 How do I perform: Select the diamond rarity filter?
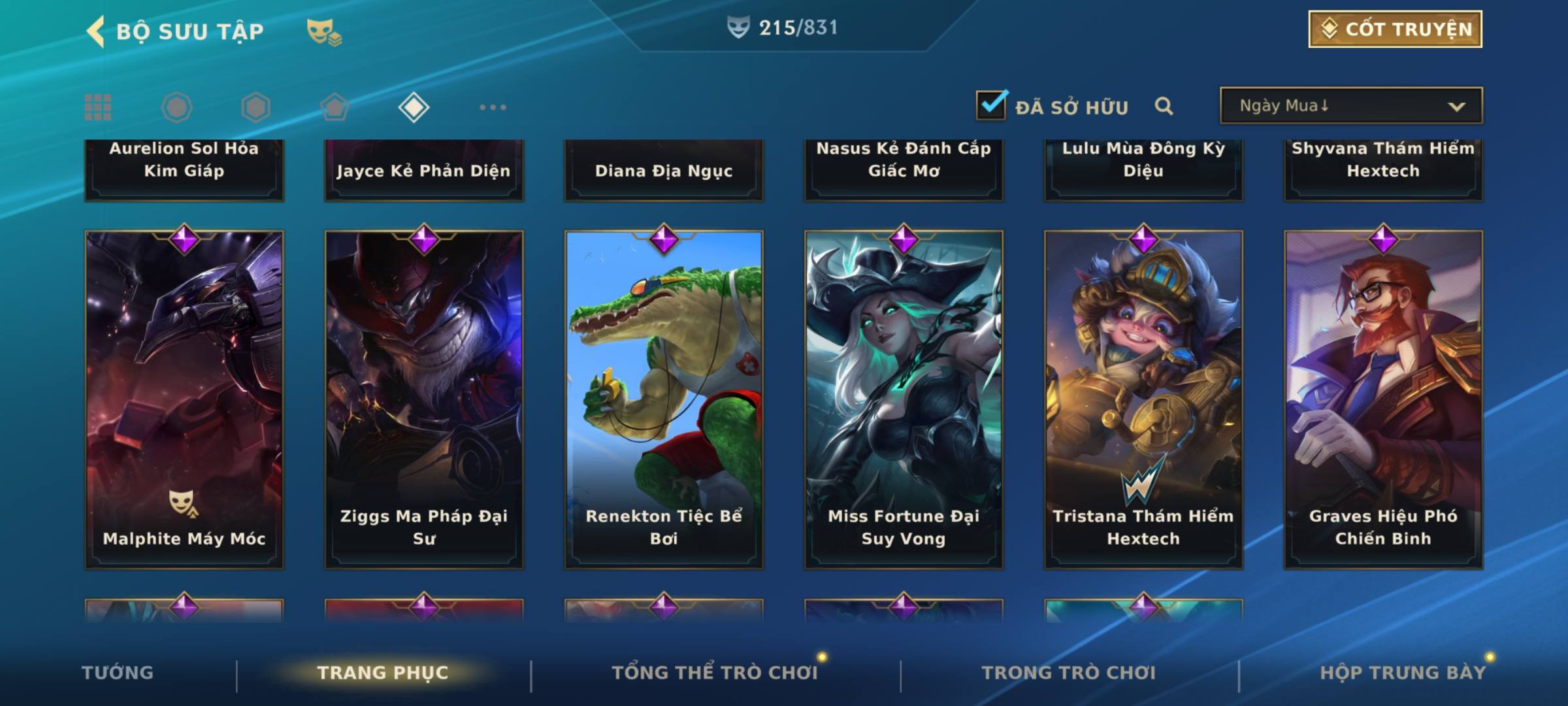tap(414, 107)
